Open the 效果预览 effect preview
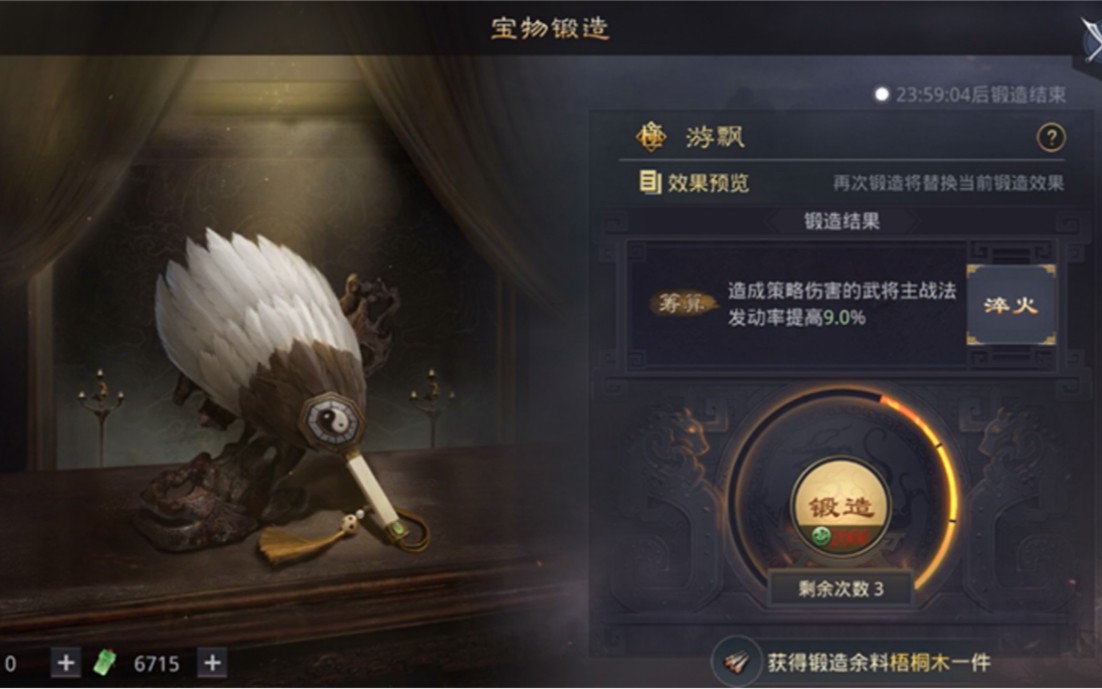This screenshot has width=1102, height=689. 694,183
